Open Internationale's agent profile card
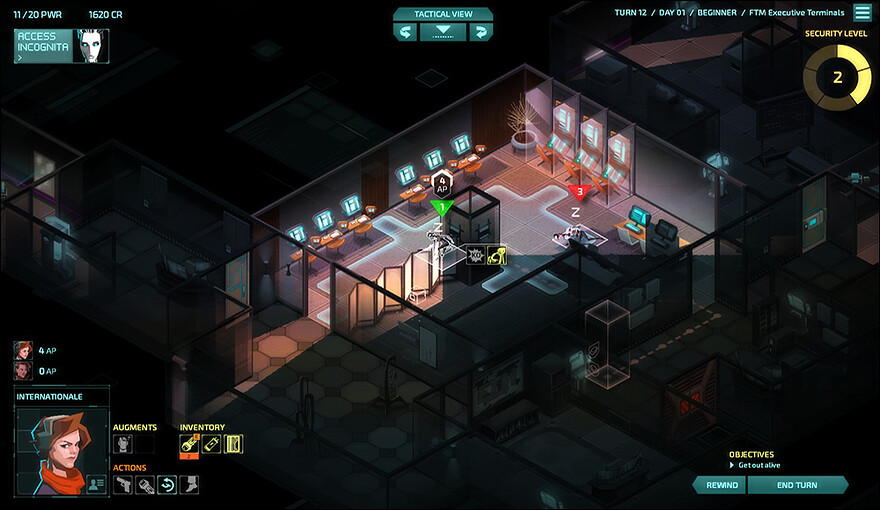The width and height of the screenshot is (880, 510). click(96, 484)
